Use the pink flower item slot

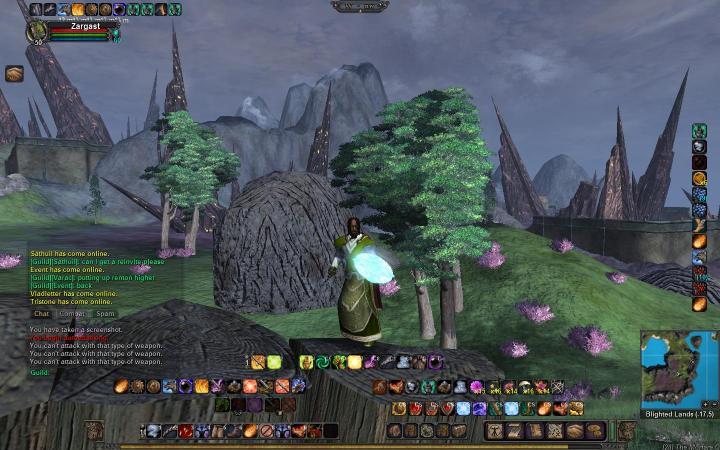(477, 387)
